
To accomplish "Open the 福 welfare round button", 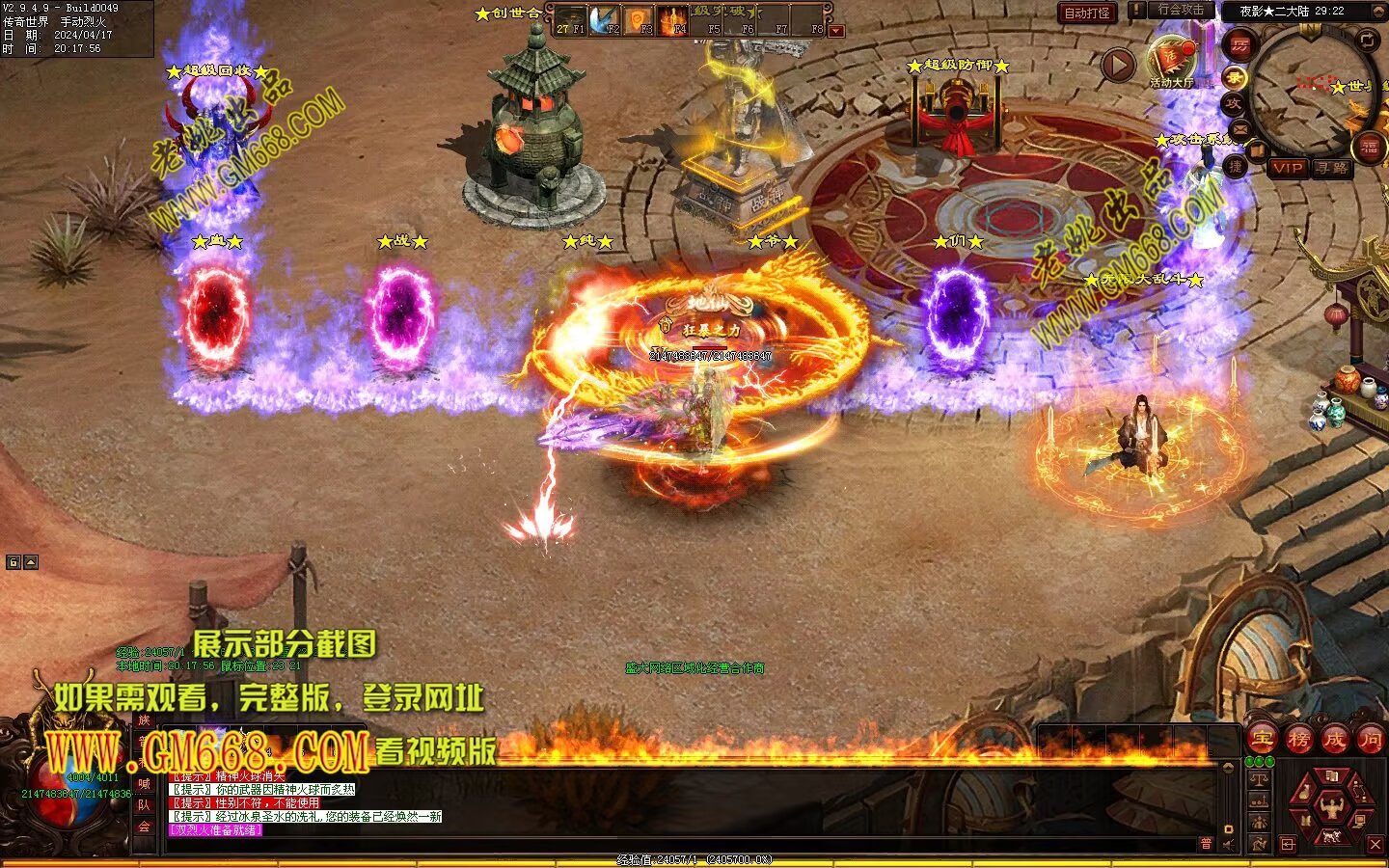I will [x=1370, y=148].
